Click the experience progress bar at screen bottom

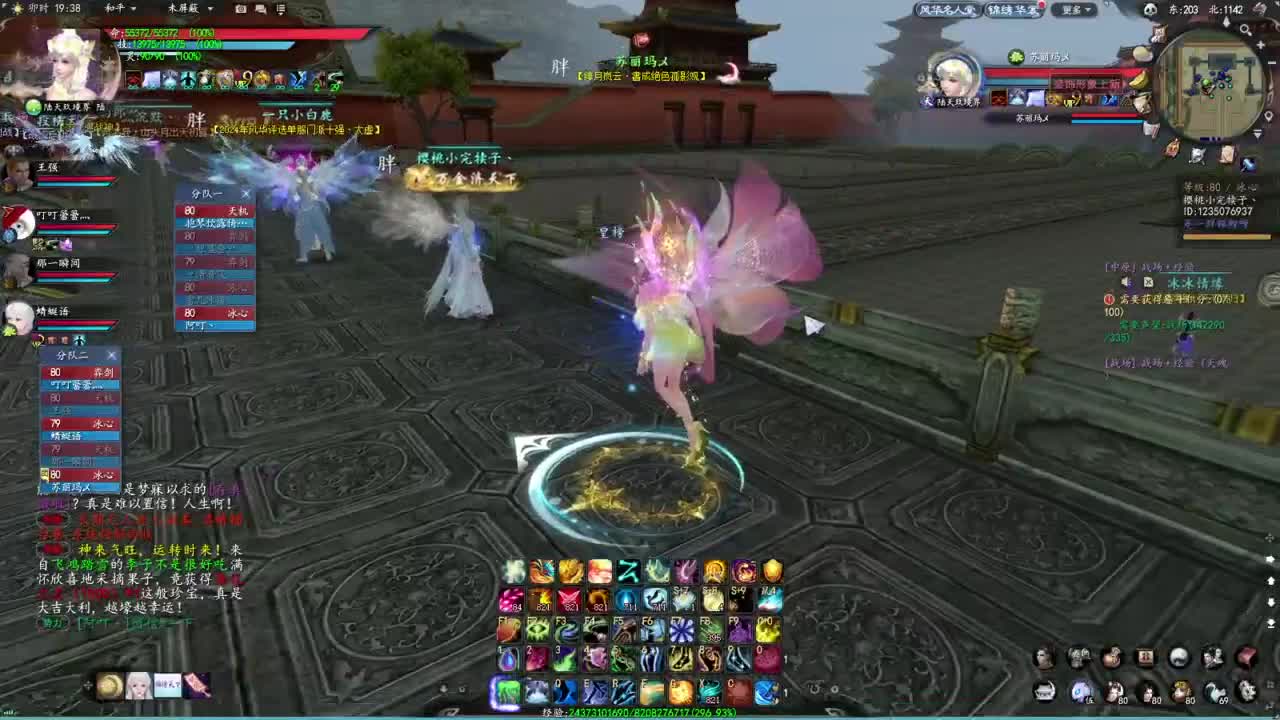click(640, 714)
